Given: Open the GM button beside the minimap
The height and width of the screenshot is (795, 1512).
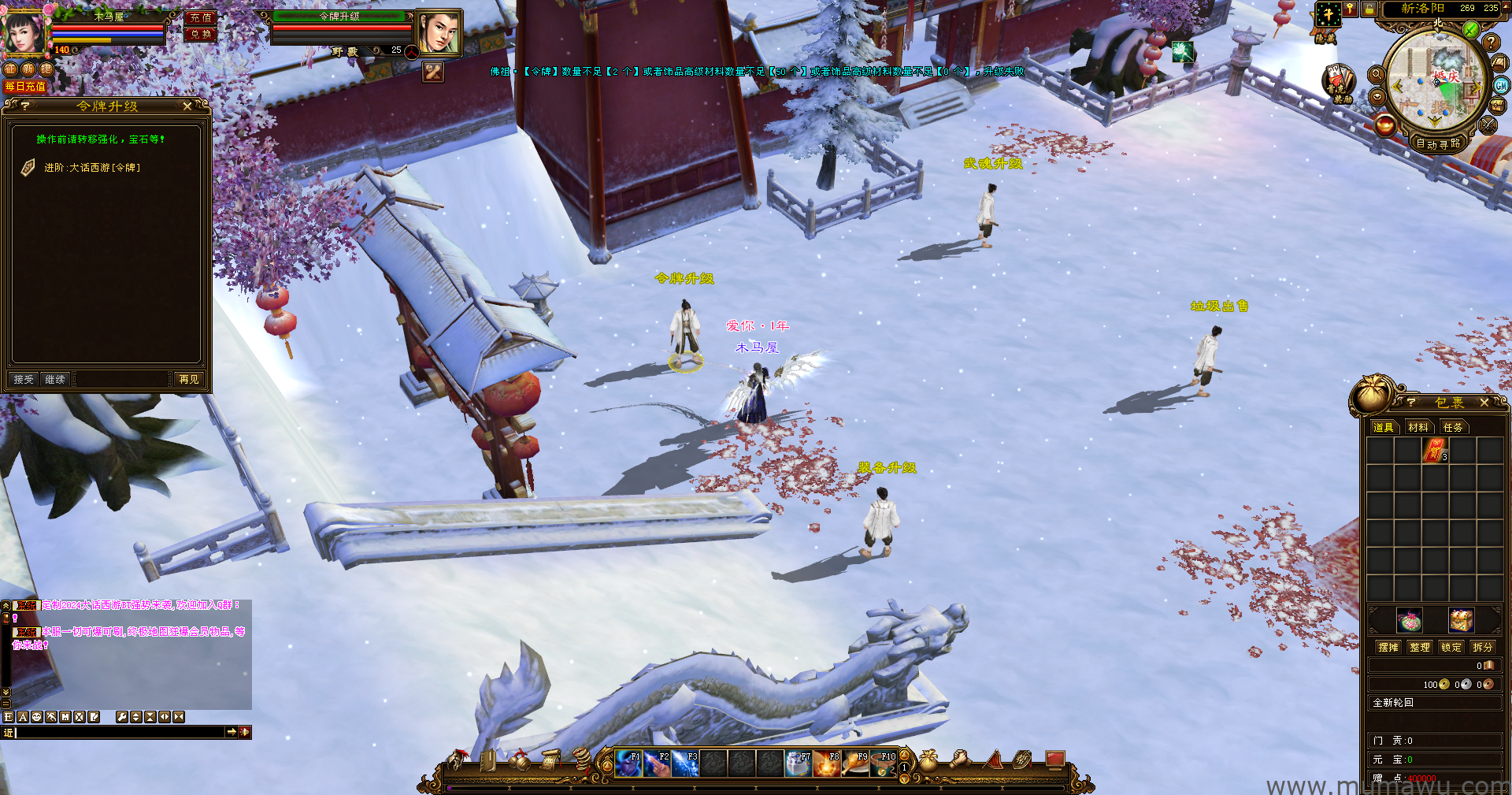Looking at the screenshot, I should pyautogui.click(x=1502, y=85).
